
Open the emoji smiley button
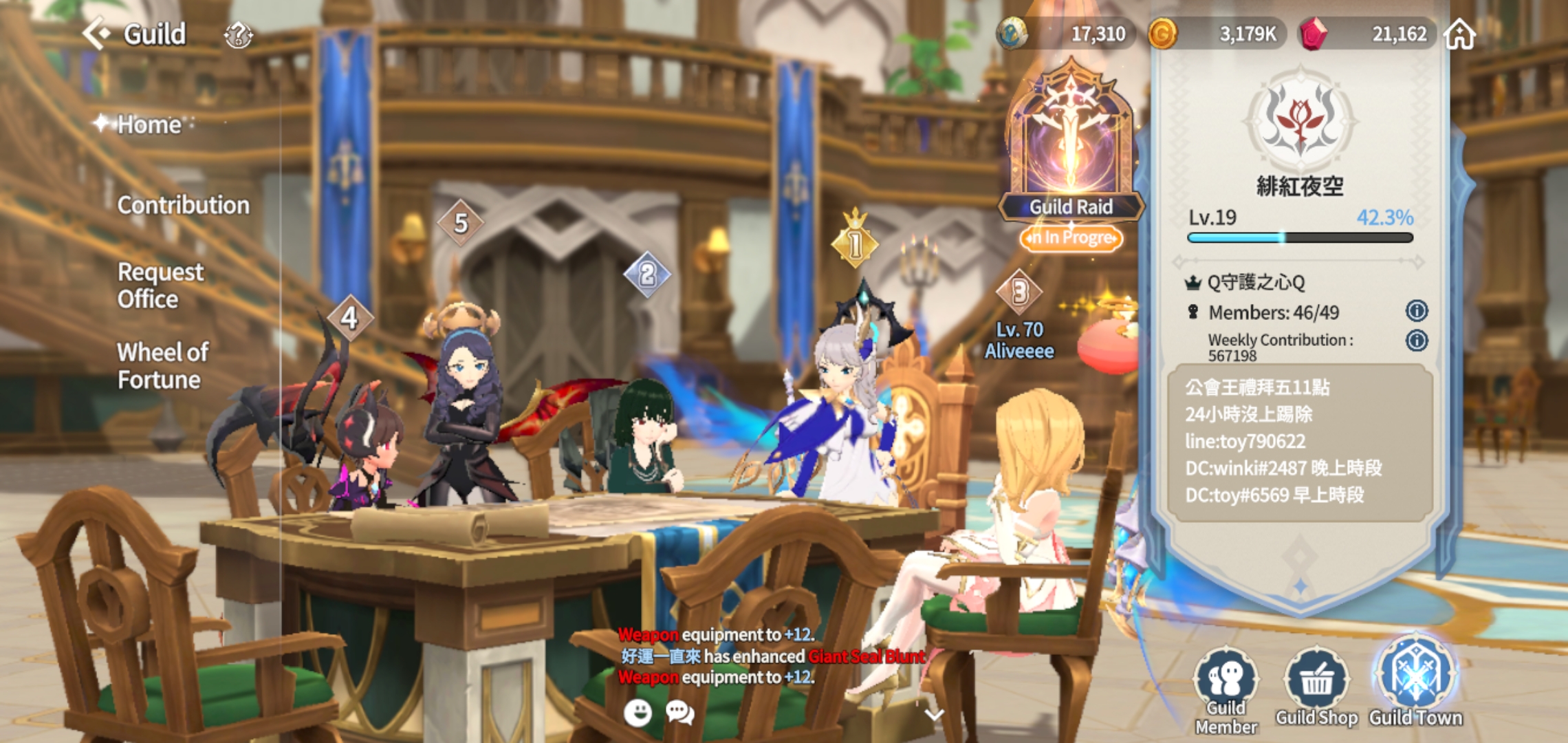638,713
